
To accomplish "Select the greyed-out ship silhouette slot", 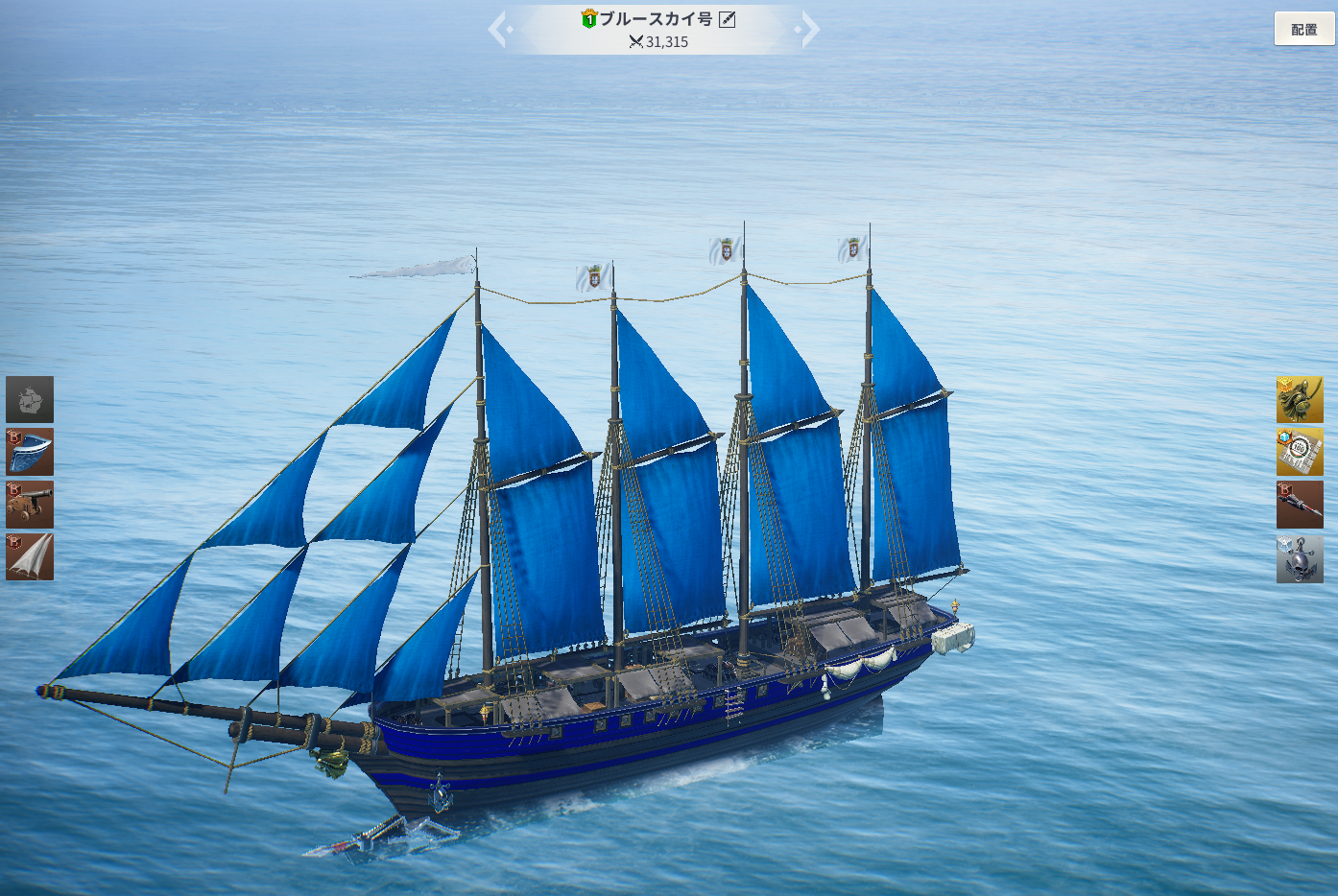I will click(x=30, y=399).
